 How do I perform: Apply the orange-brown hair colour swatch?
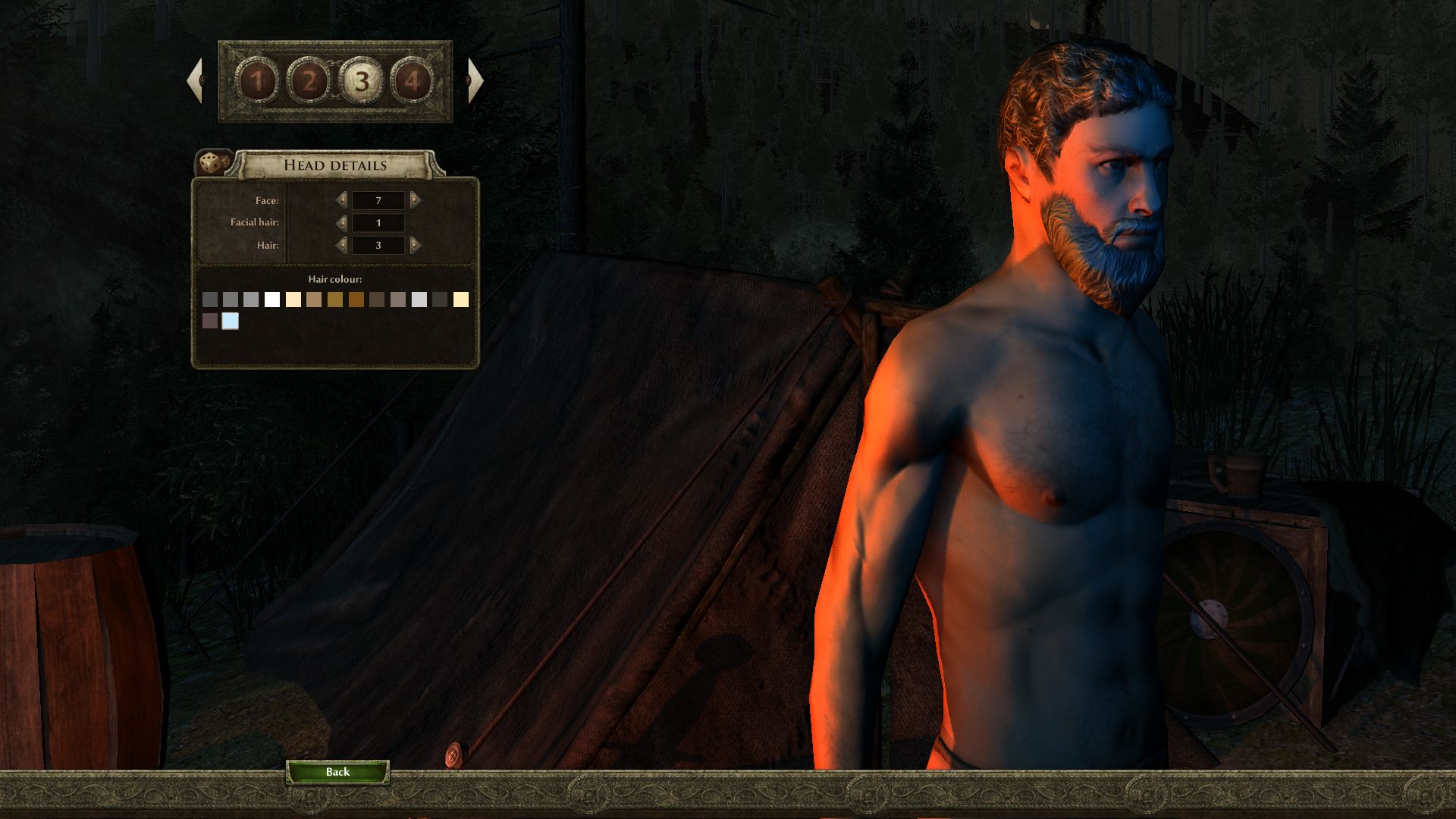pyautogui.click(x=356, y=300)
